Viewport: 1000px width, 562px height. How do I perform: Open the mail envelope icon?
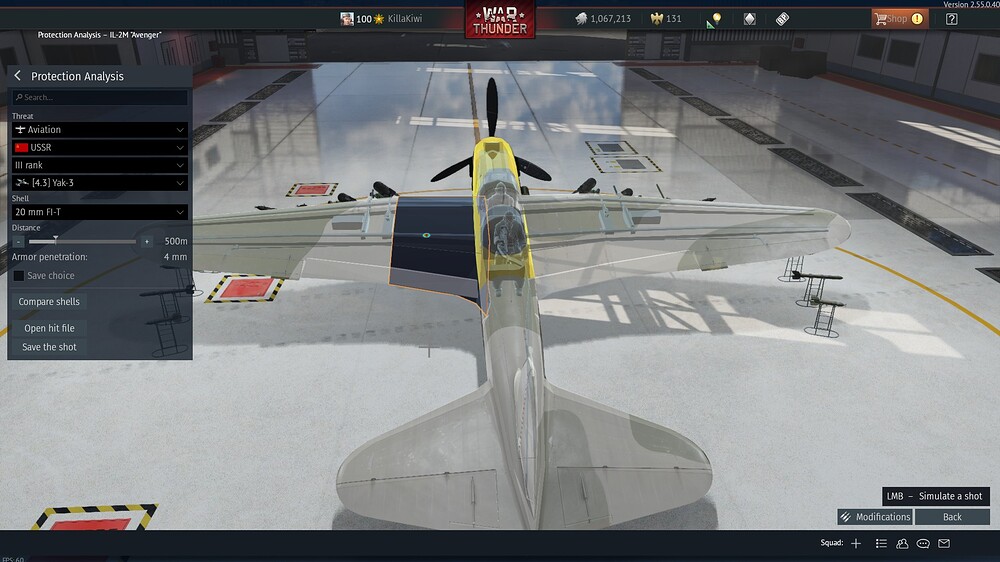coord(944,543)
